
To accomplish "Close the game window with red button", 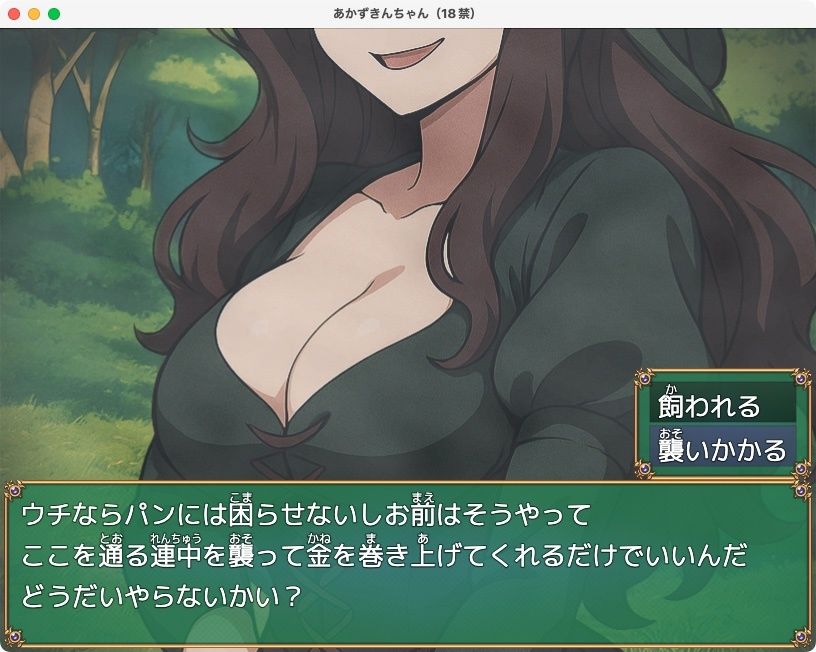I will [14, 14].
